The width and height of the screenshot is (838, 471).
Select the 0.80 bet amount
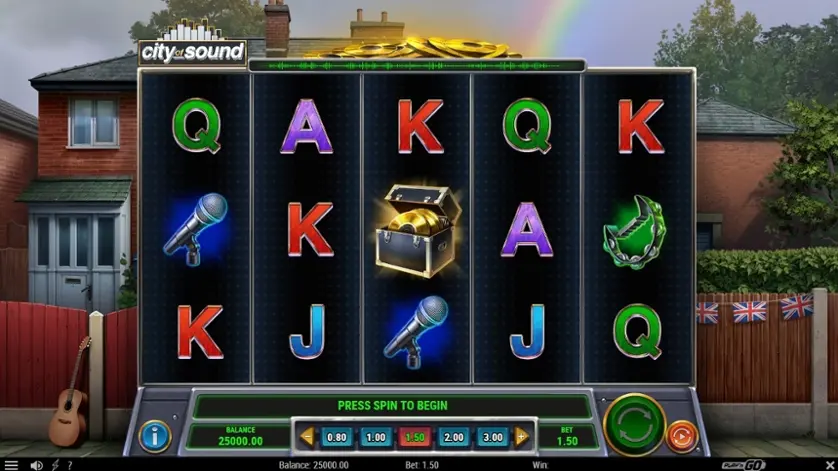[x=337, y=437]
